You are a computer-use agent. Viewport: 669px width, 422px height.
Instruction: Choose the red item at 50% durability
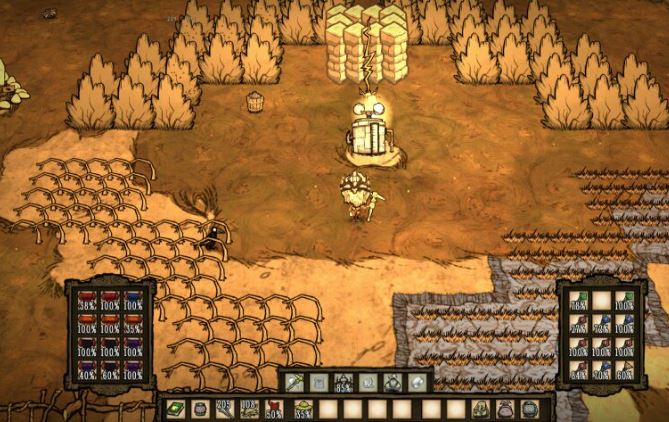coord(273,409)
